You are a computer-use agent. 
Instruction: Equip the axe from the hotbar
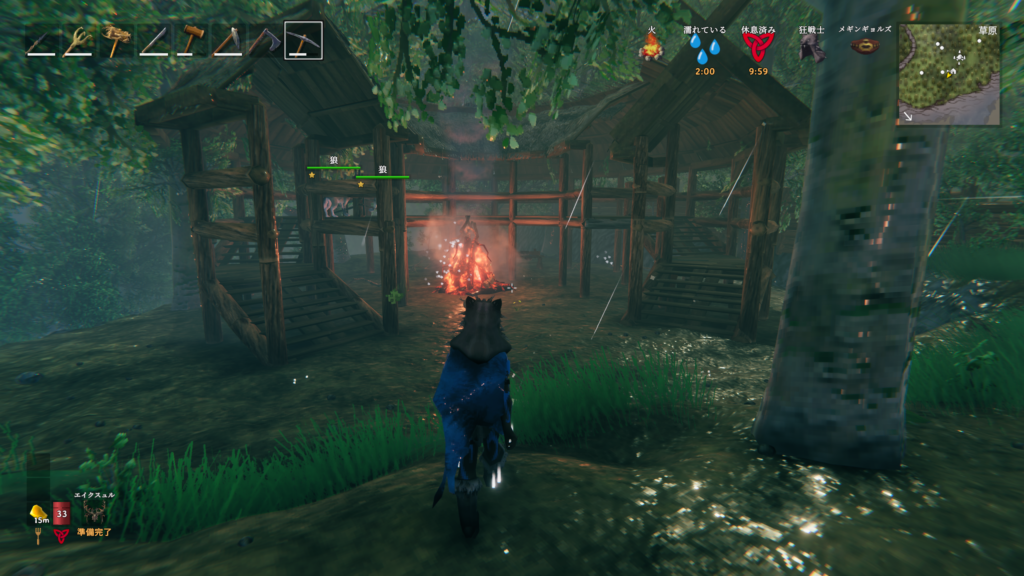point(265,41)
